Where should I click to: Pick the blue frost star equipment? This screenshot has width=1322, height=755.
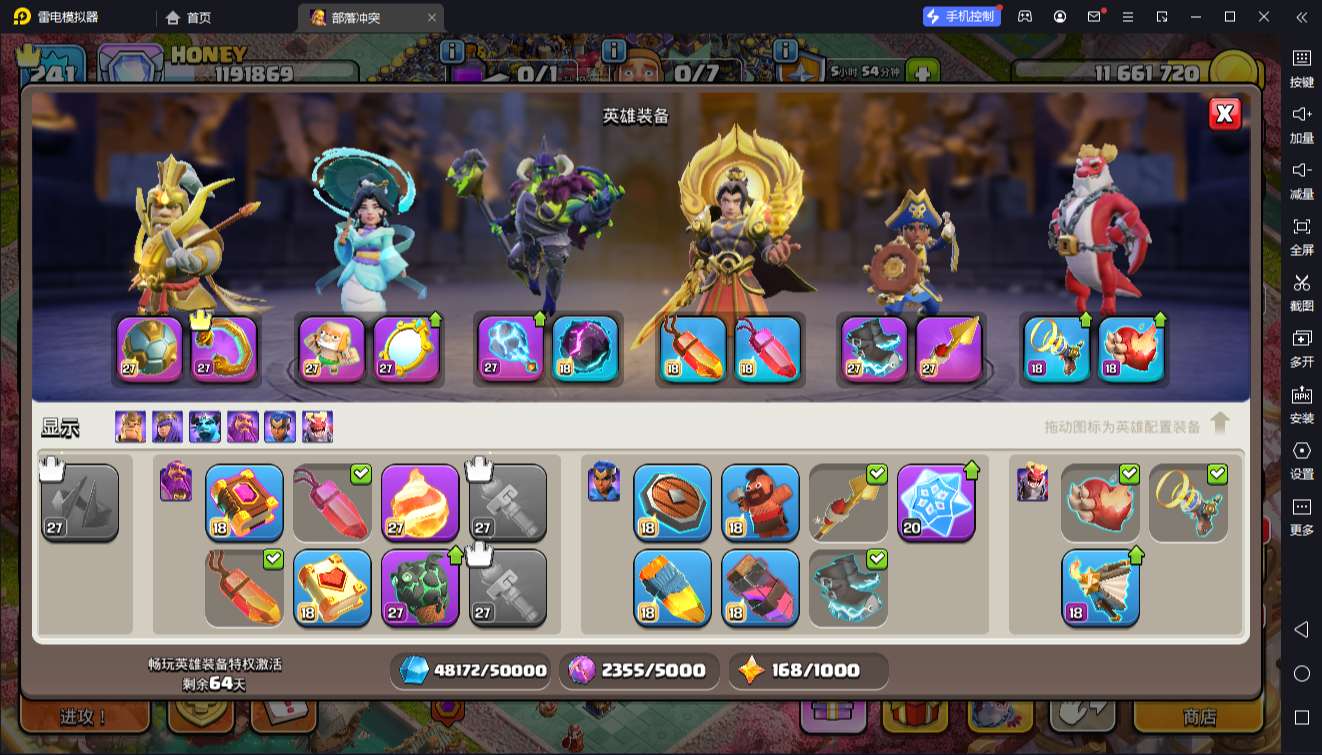936,502
